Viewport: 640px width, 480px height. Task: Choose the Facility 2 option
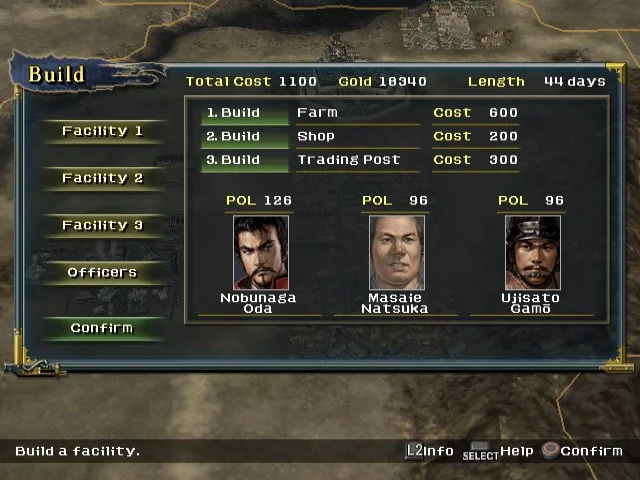(x=102, y=178)
